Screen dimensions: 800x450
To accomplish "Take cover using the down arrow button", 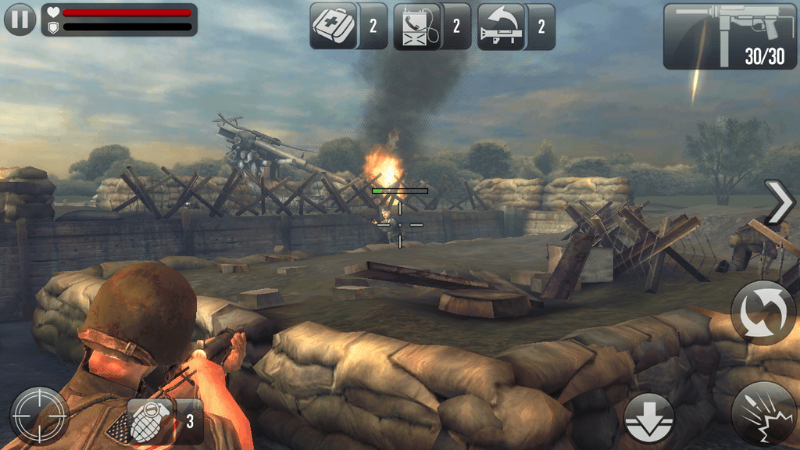I will [x=649, y=417].
